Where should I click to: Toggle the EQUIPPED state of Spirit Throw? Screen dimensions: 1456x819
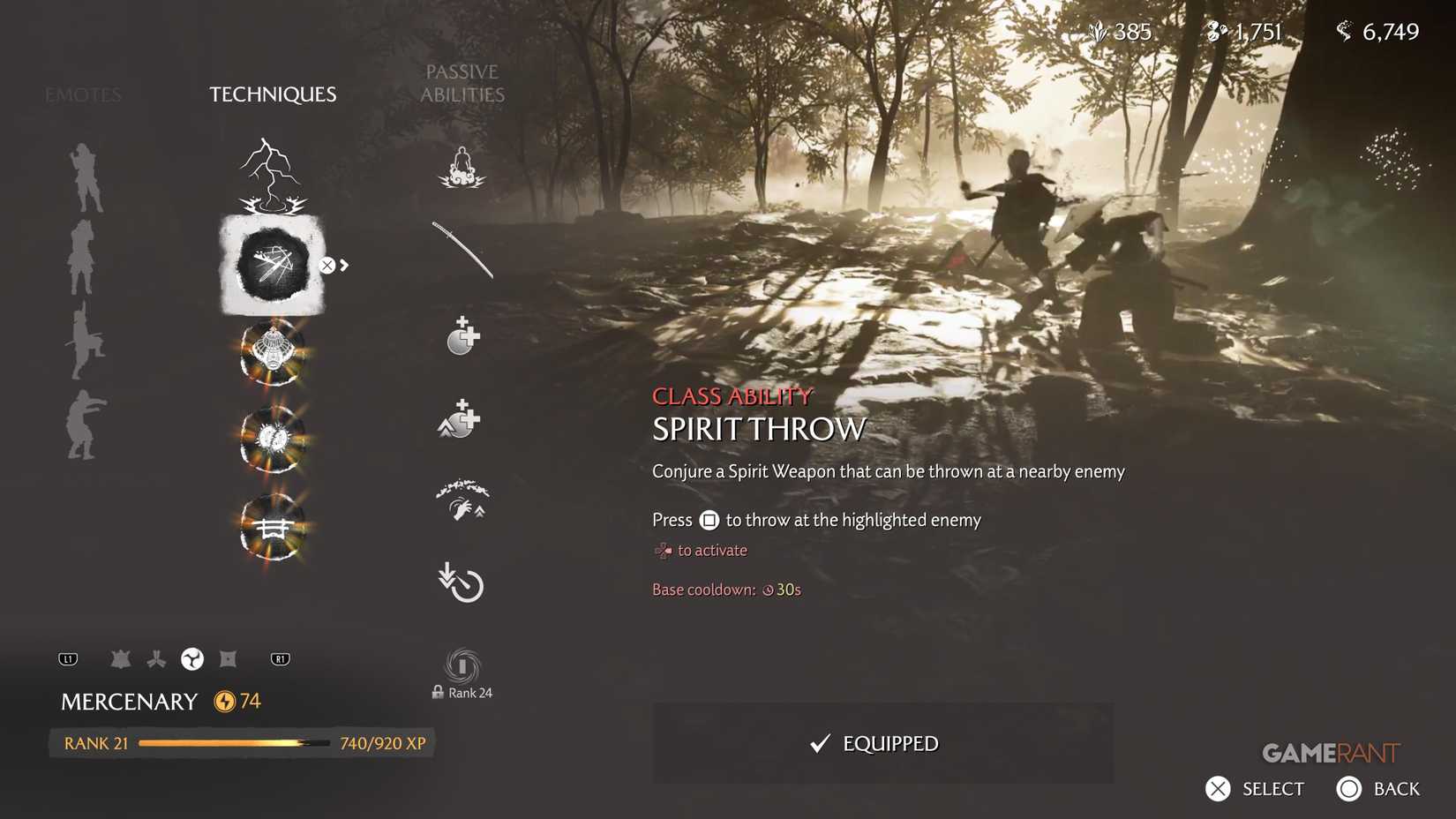[x=882, y=743]
